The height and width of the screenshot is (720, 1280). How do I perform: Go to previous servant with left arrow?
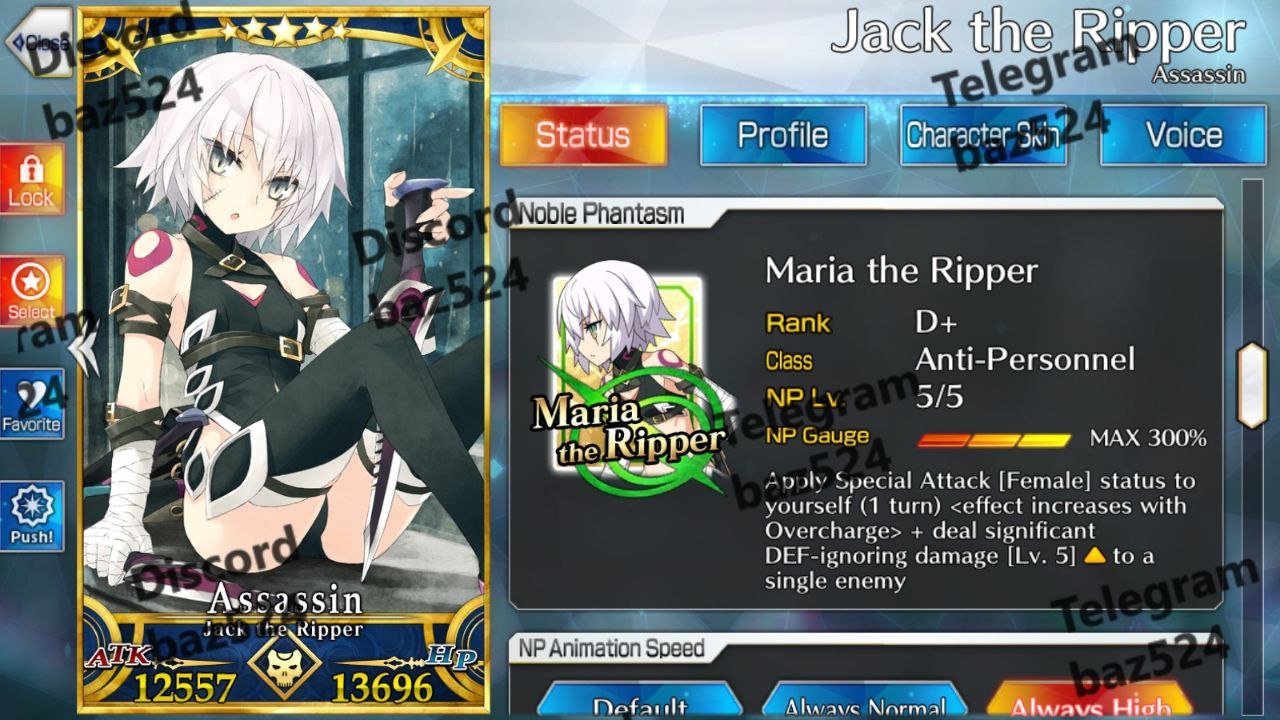[86, 347]
